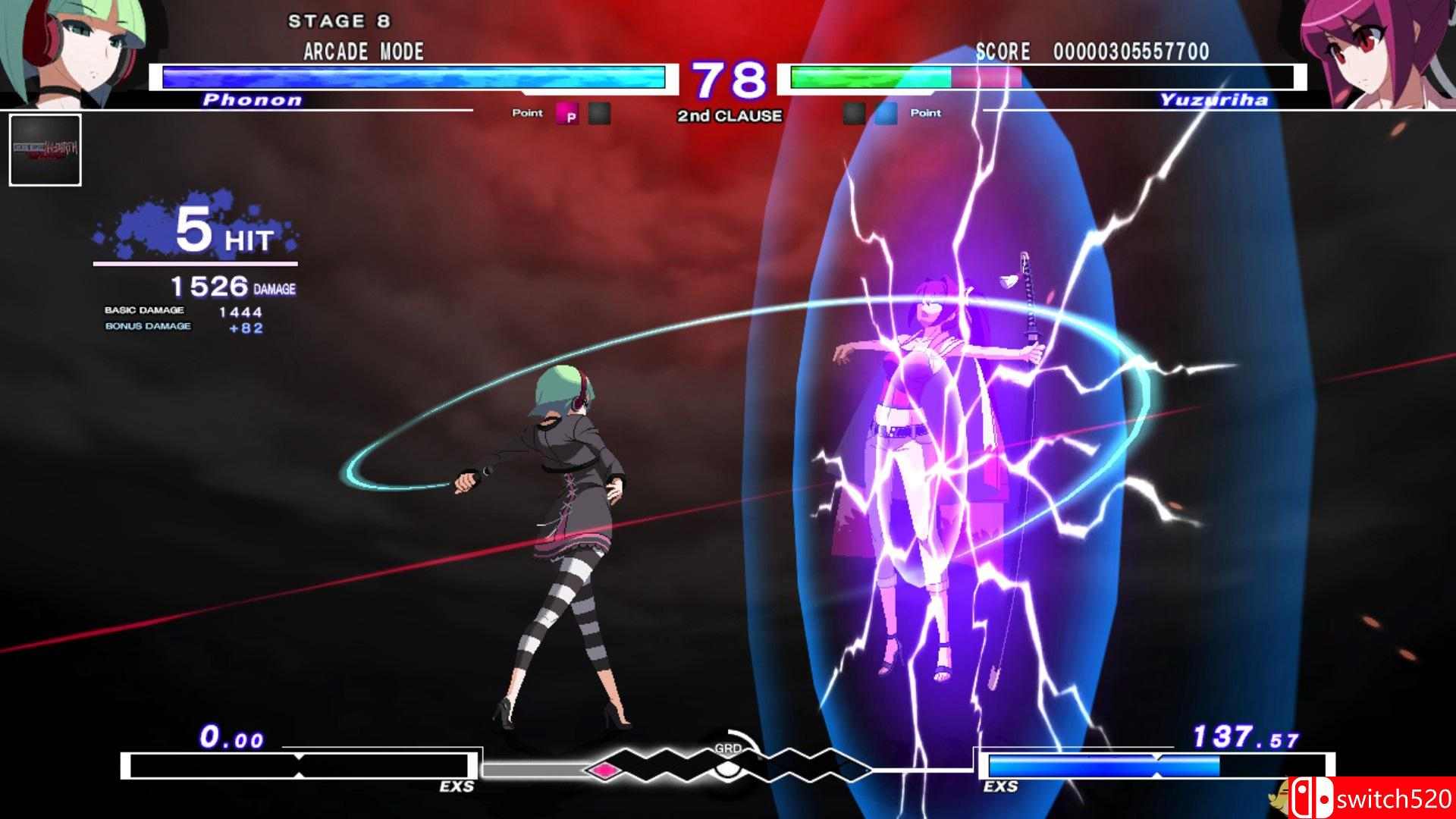
Task: Click the pink P point marker
Action: point(569,112)
